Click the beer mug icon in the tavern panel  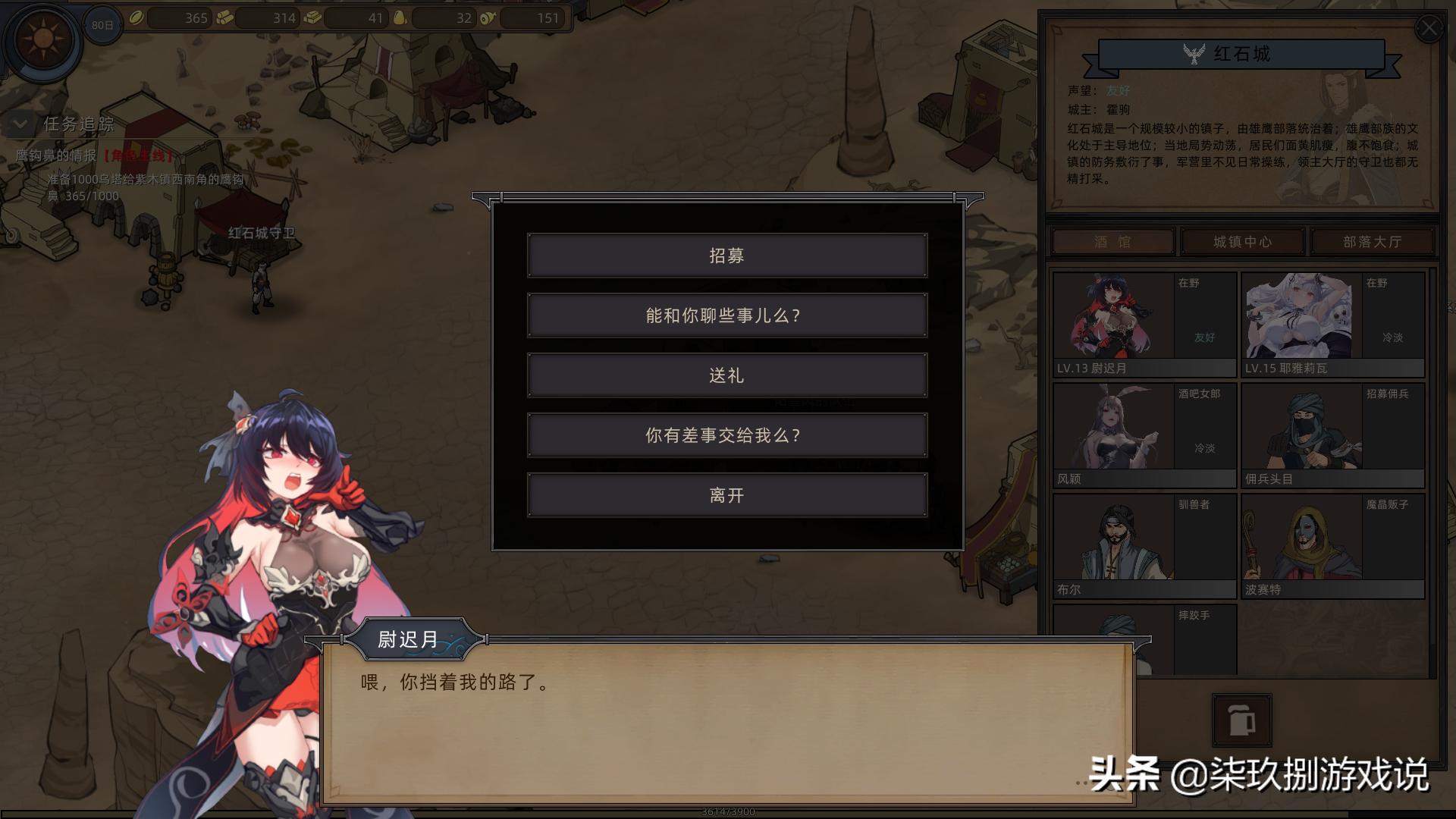click(x=1241, y=720)
